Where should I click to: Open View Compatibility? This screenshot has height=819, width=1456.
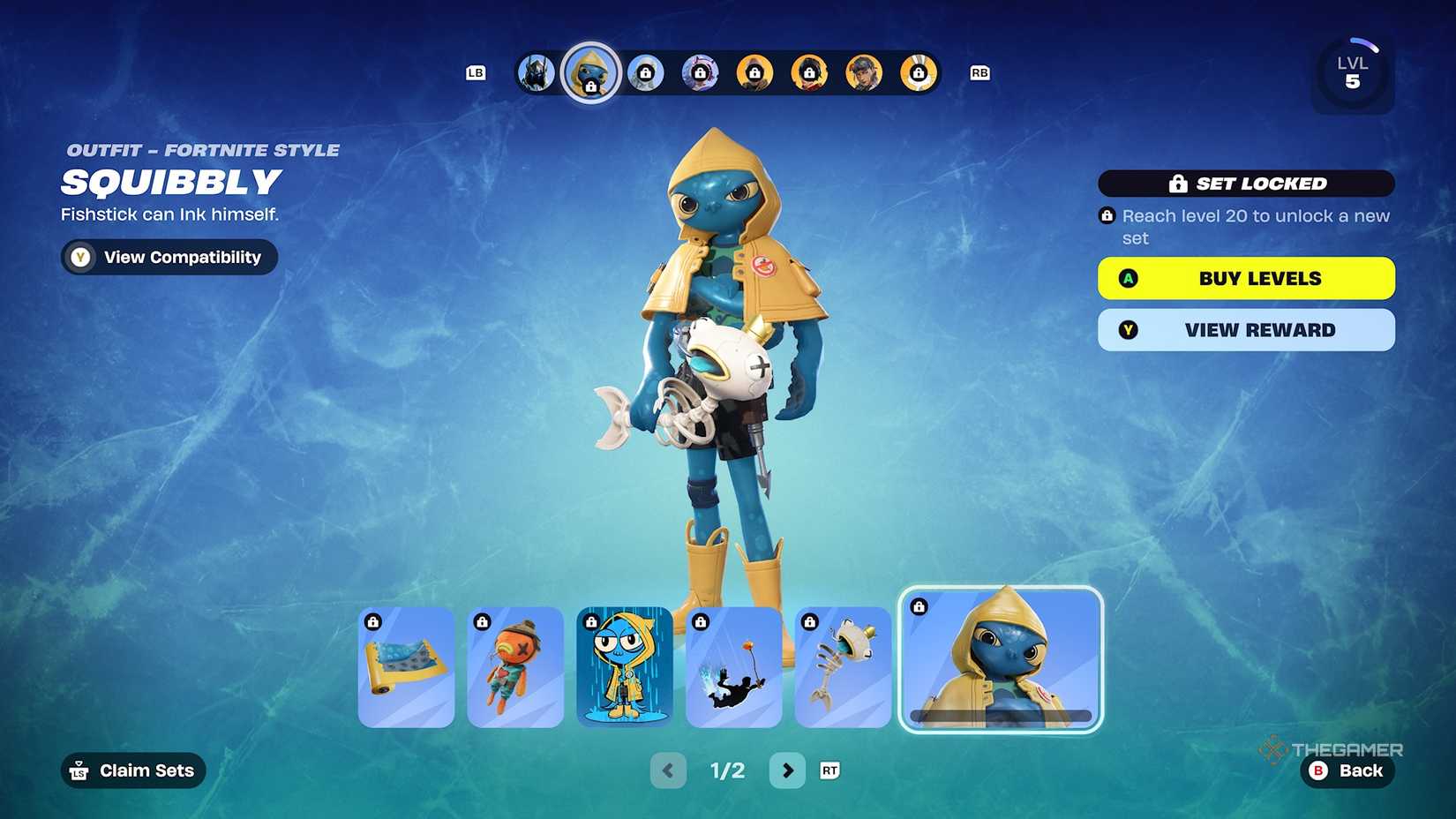(169, 257)
